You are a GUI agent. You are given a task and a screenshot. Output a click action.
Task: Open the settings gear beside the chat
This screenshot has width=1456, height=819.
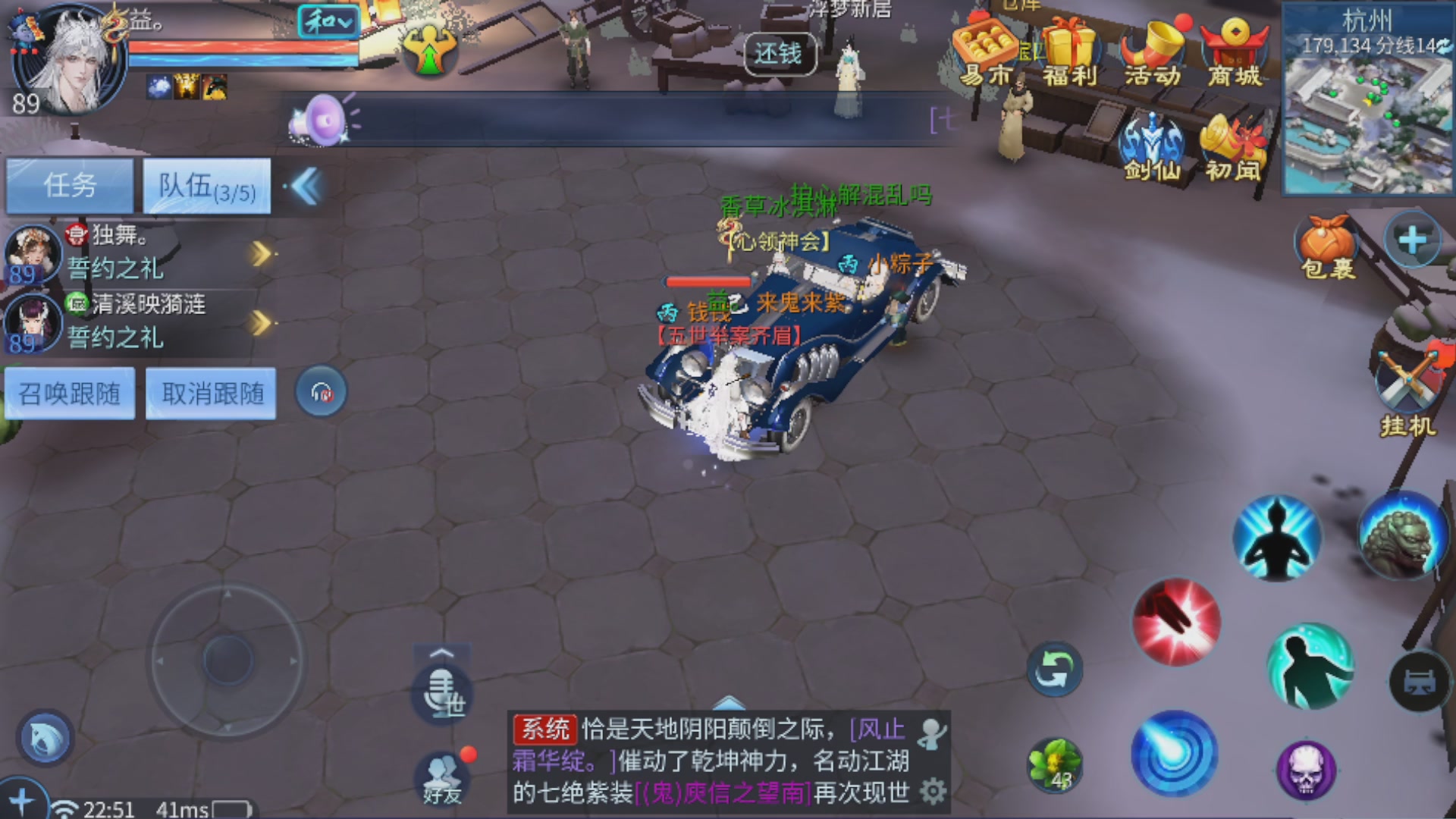click(931, 789)
